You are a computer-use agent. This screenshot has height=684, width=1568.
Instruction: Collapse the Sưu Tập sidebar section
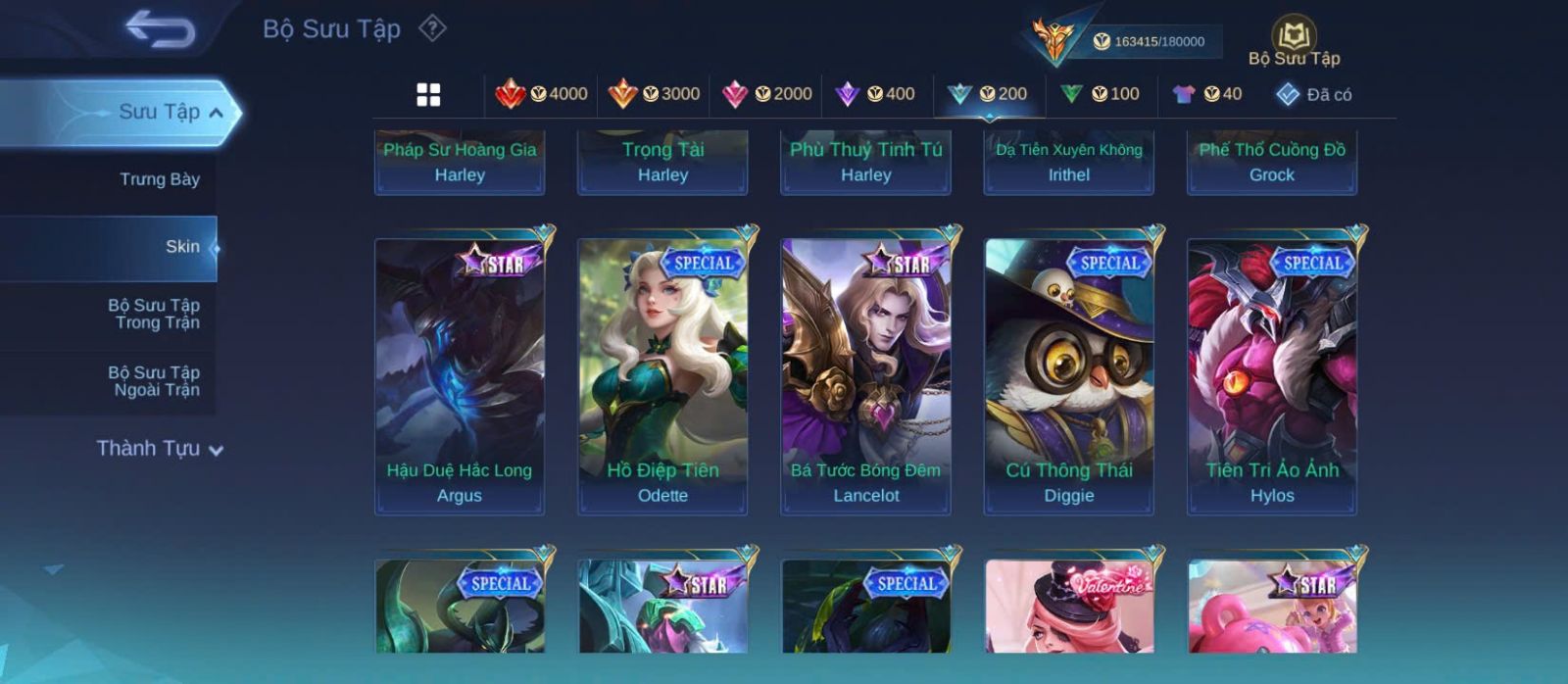(217, 113)
